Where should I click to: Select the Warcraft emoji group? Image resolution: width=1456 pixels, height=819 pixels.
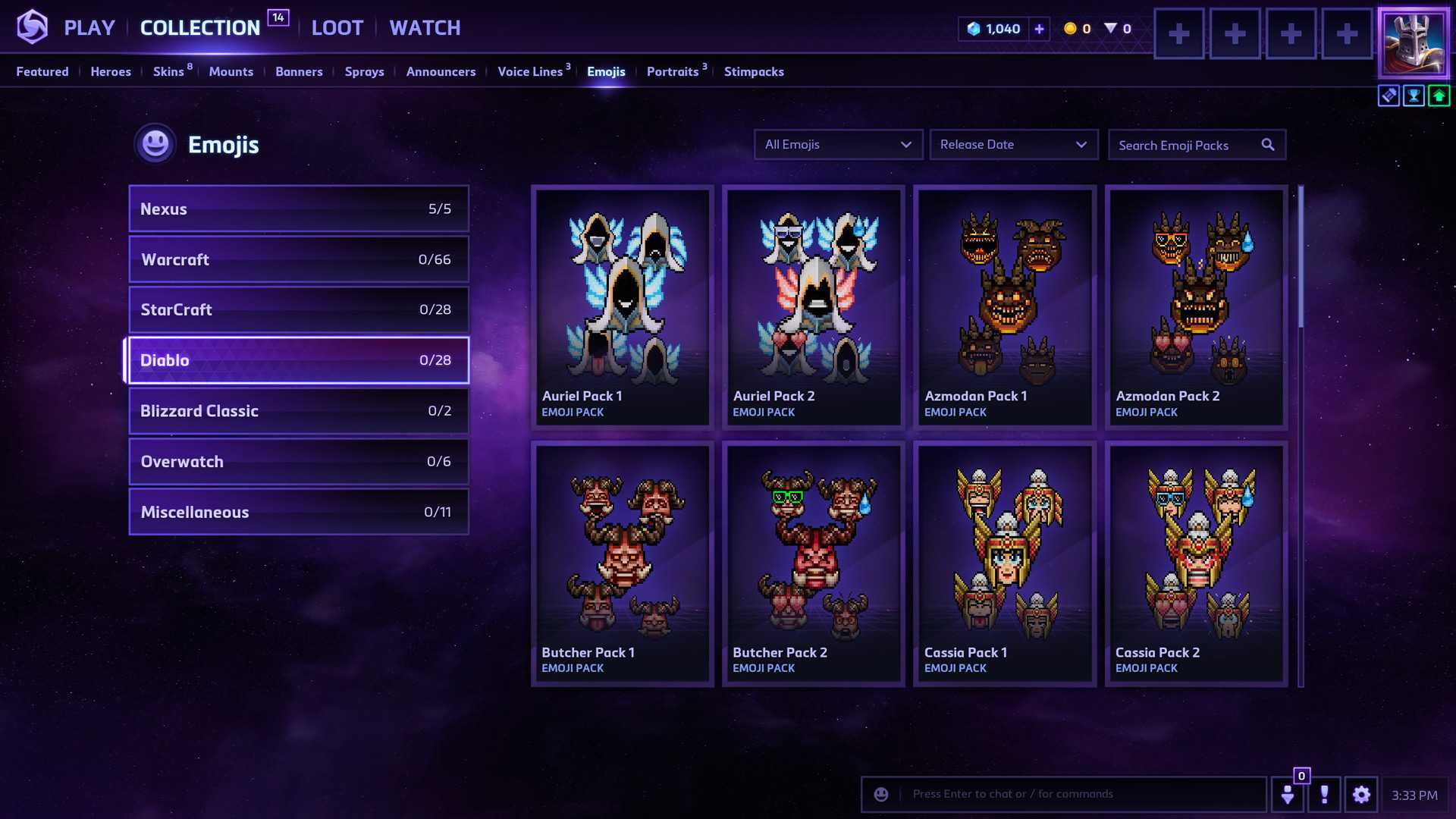coord(299,259)
